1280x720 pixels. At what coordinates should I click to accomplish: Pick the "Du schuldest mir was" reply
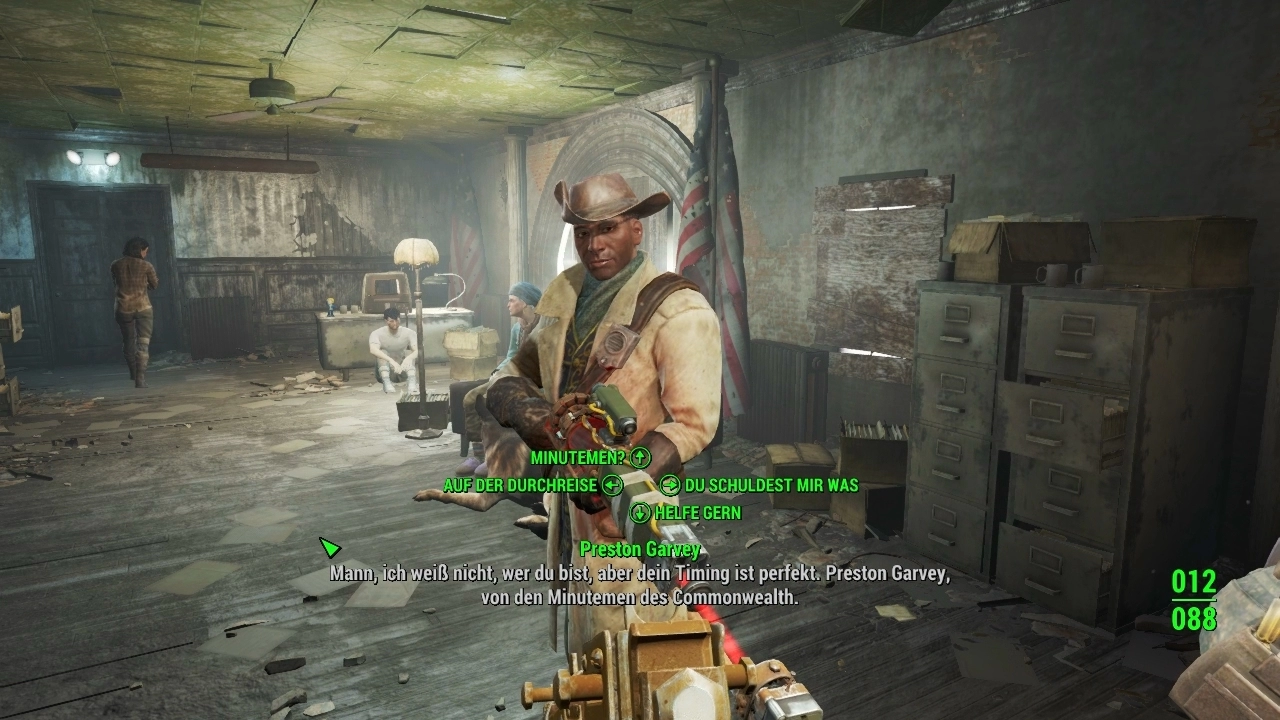(771, 485)
